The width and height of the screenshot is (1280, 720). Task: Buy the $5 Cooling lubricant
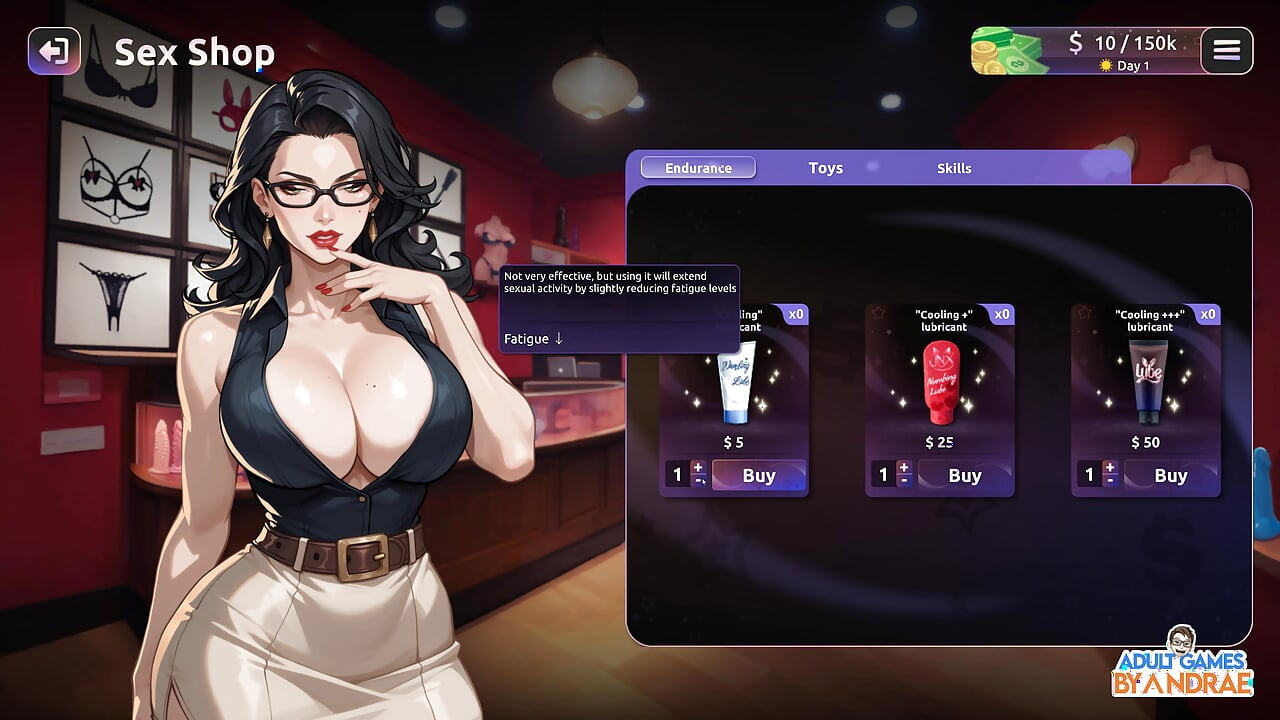tap(758, 475)
